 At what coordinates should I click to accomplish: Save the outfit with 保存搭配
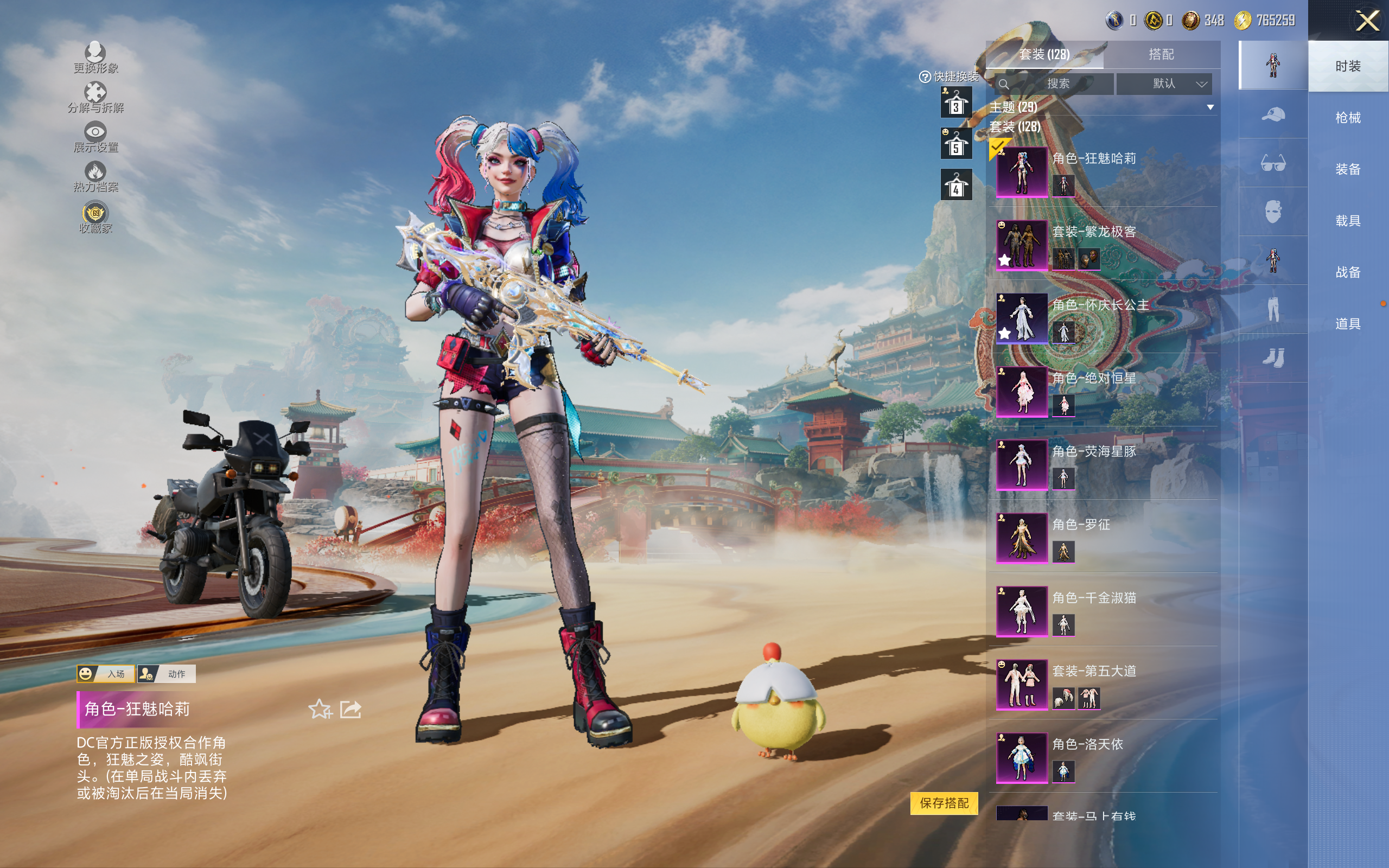944,802
